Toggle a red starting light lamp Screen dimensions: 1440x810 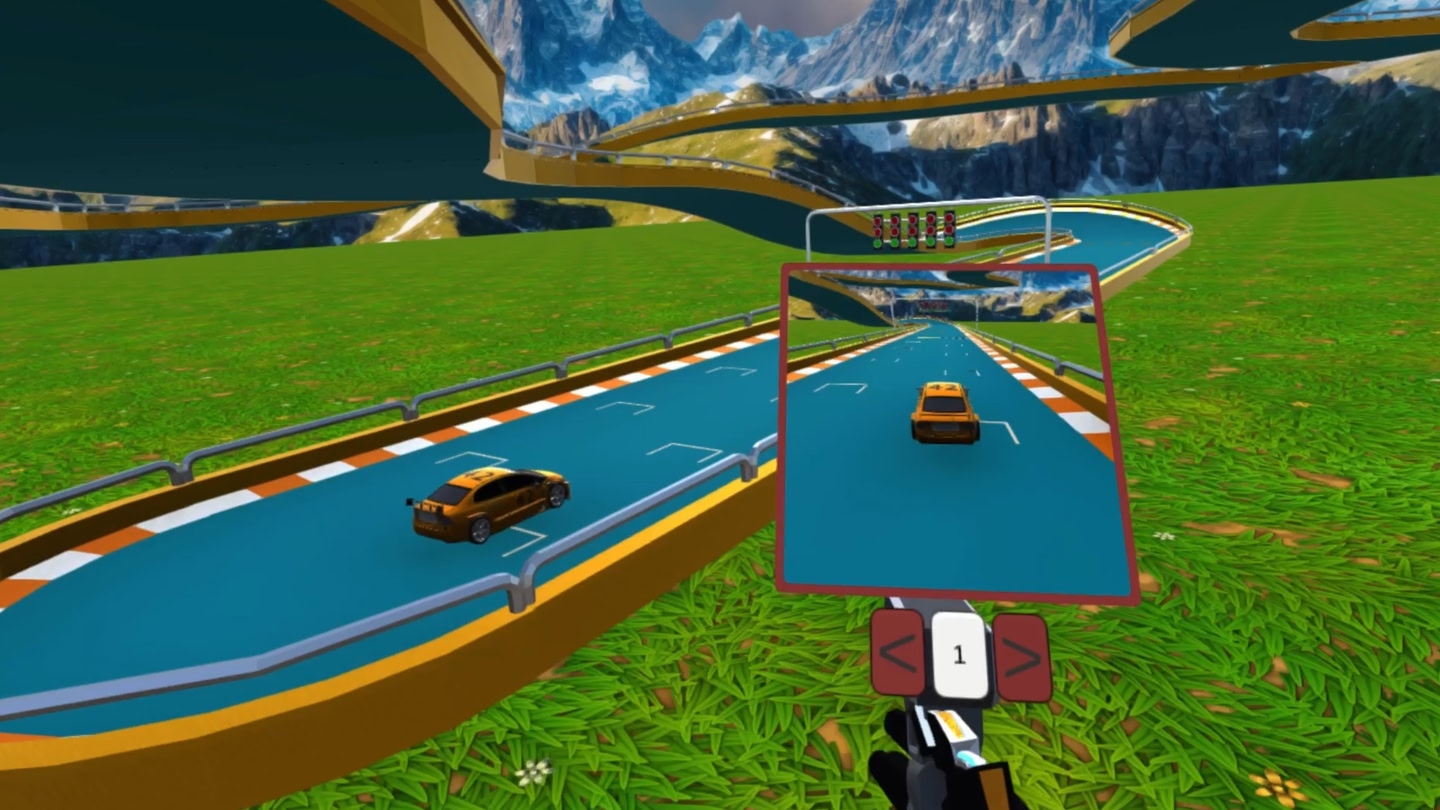(912, 220)
